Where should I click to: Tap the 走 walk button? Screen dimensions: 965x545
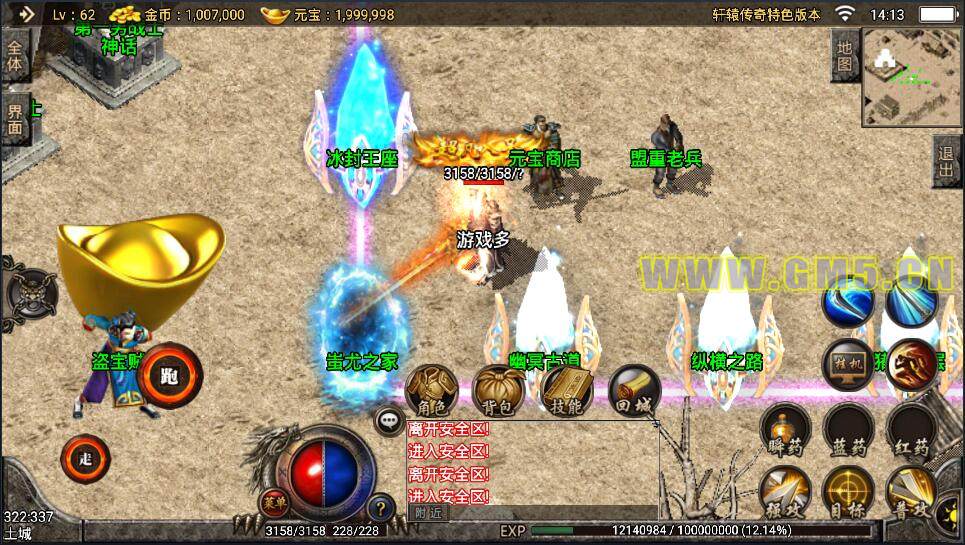86,460
